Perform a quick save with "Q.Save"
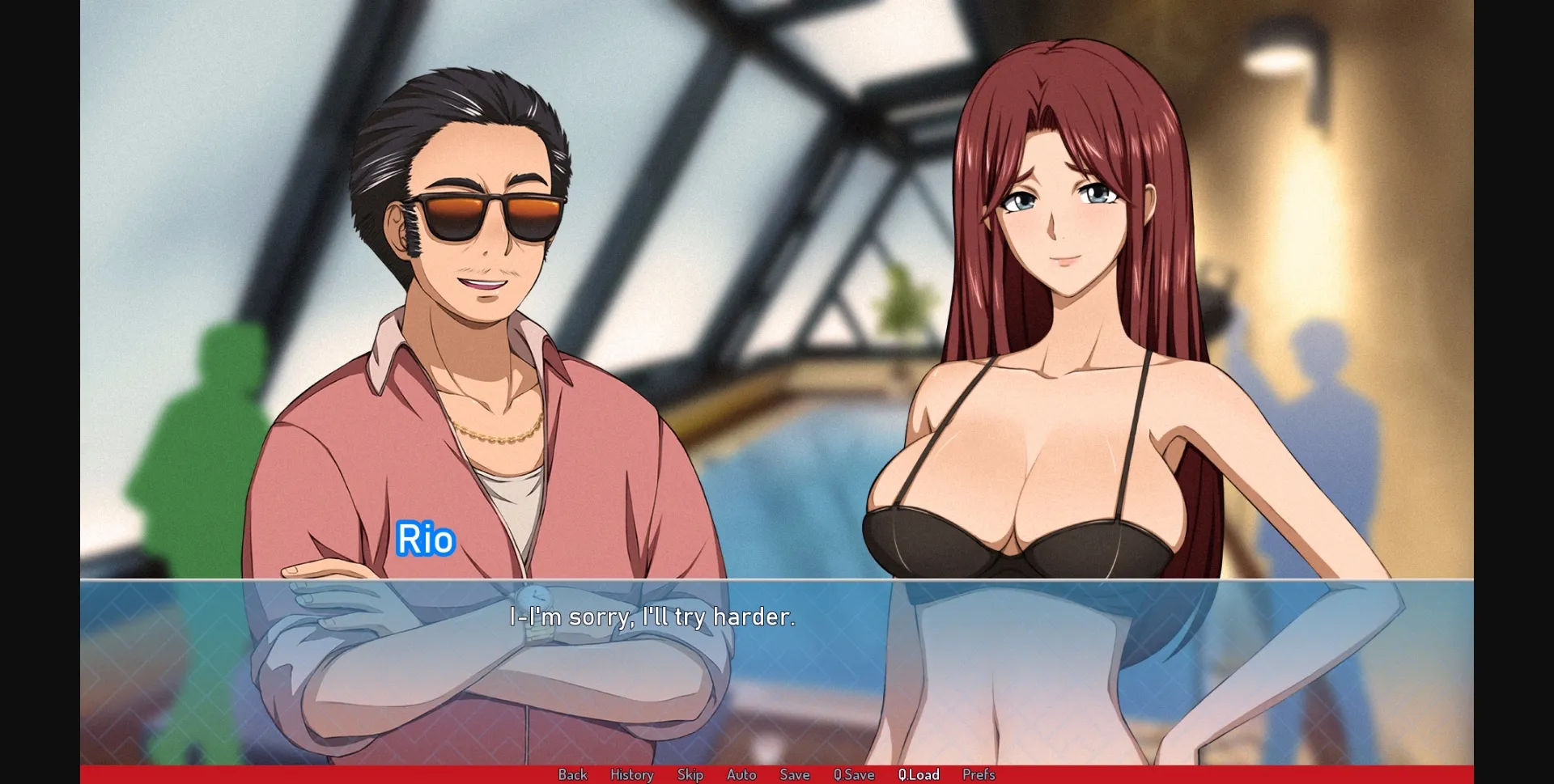This screenshot has height=784, width=1554. tap(854, 774)
